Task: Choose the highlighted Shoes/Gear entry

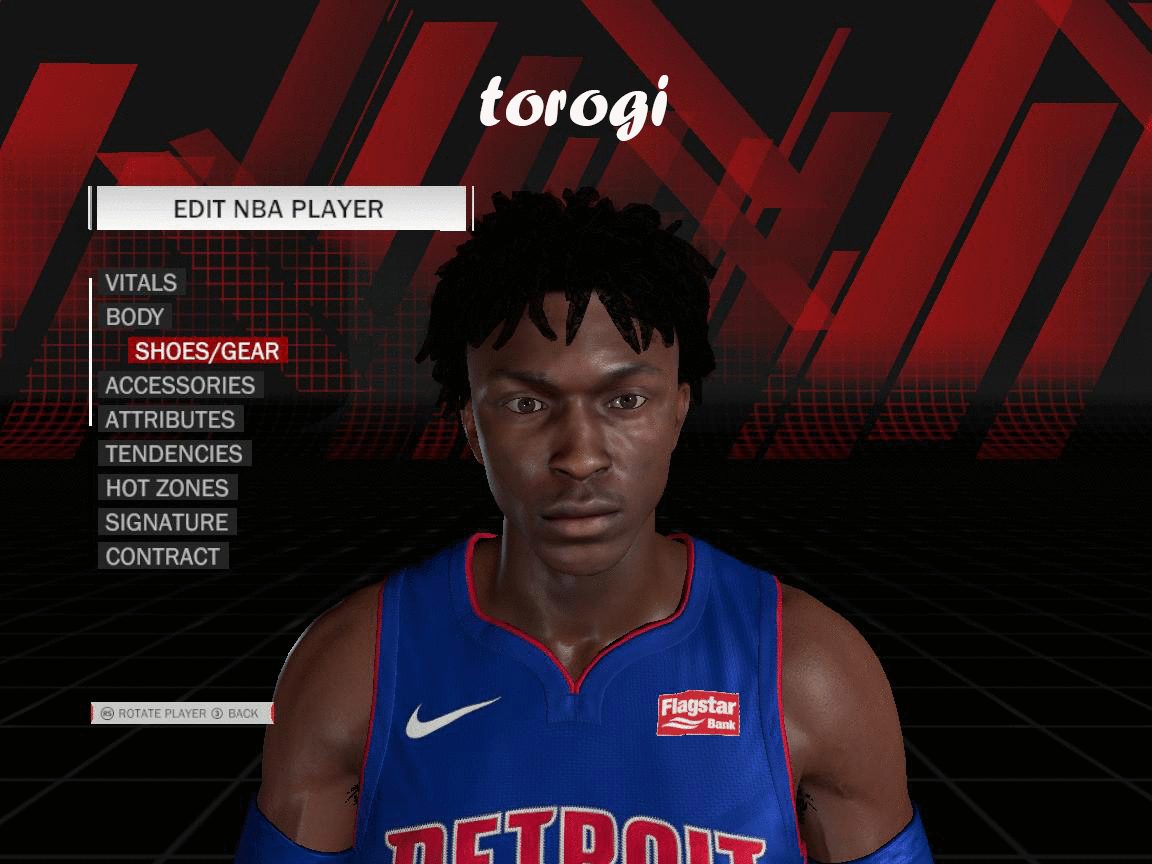Action: 207,351
